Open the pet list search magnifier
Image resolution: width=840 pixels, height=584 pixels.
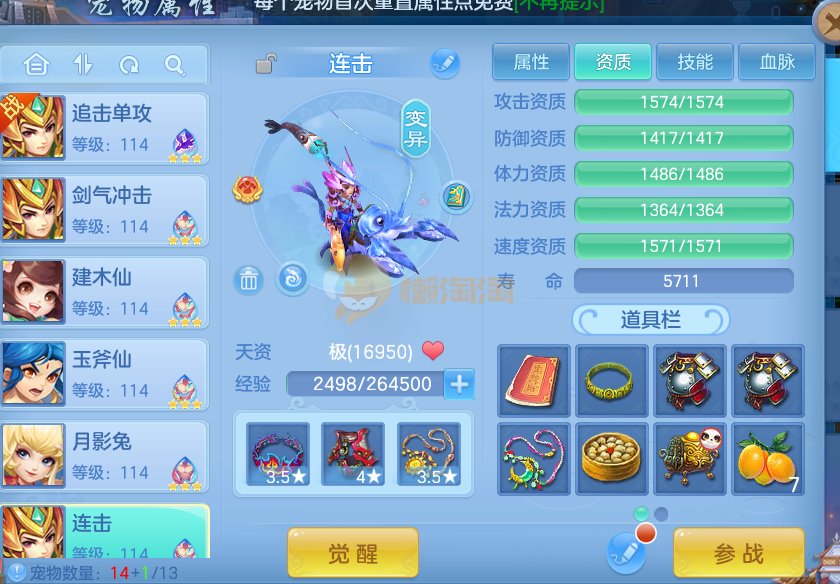[x=175, y=66]
